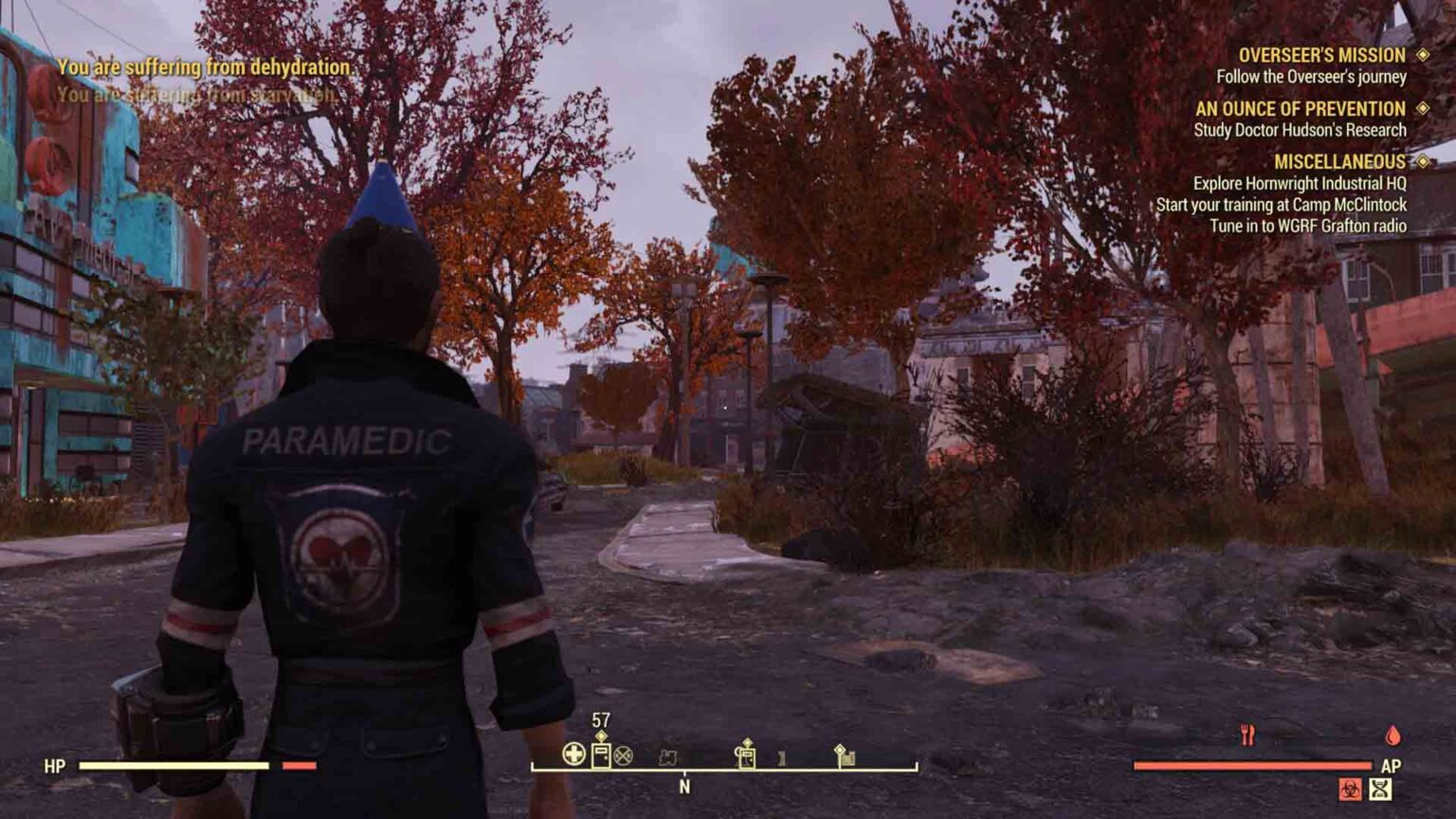Screen dimensions: 1456x819
Task: Select the building marker on the compass
Action: [x=845, y=755]
